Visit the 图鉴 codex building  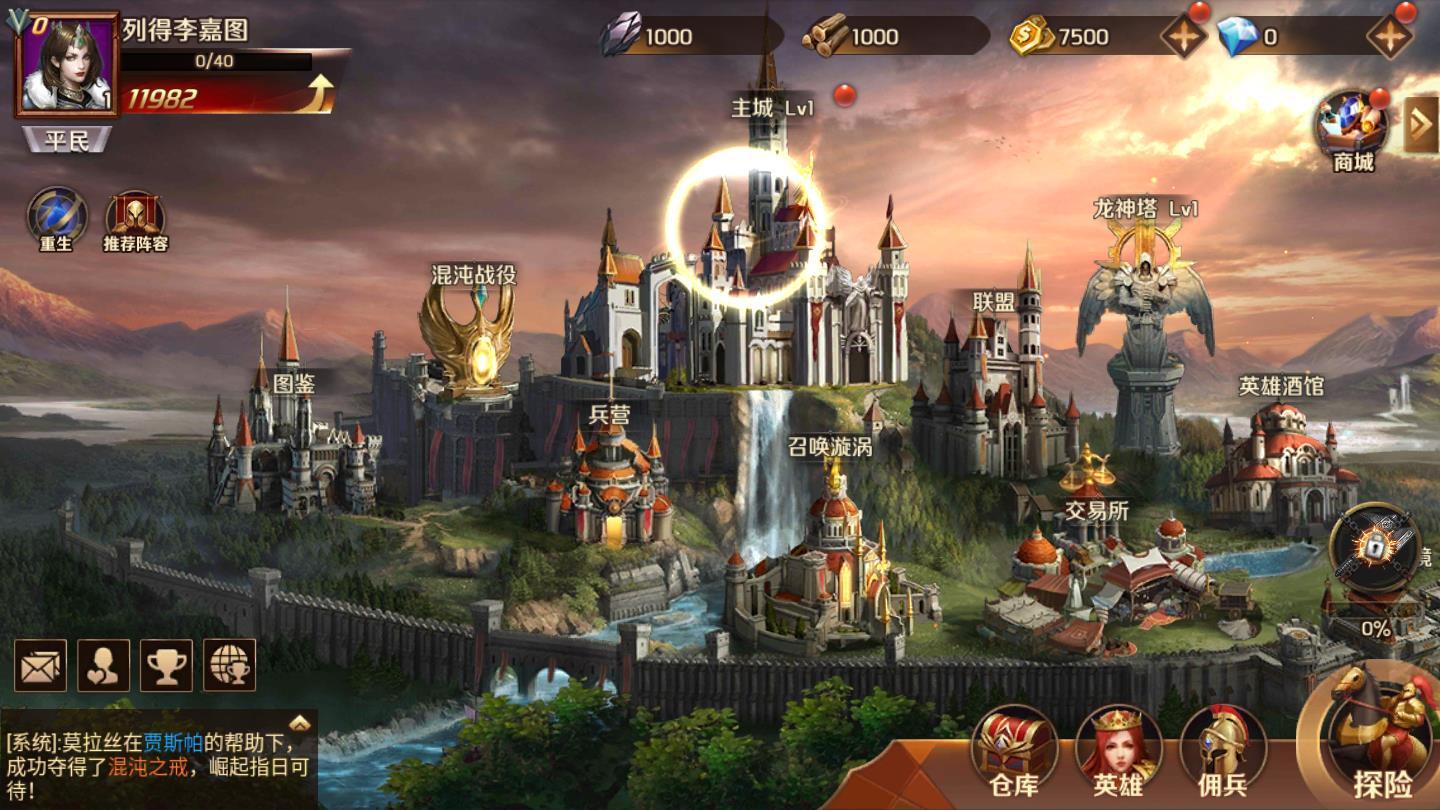coord(290,440)
